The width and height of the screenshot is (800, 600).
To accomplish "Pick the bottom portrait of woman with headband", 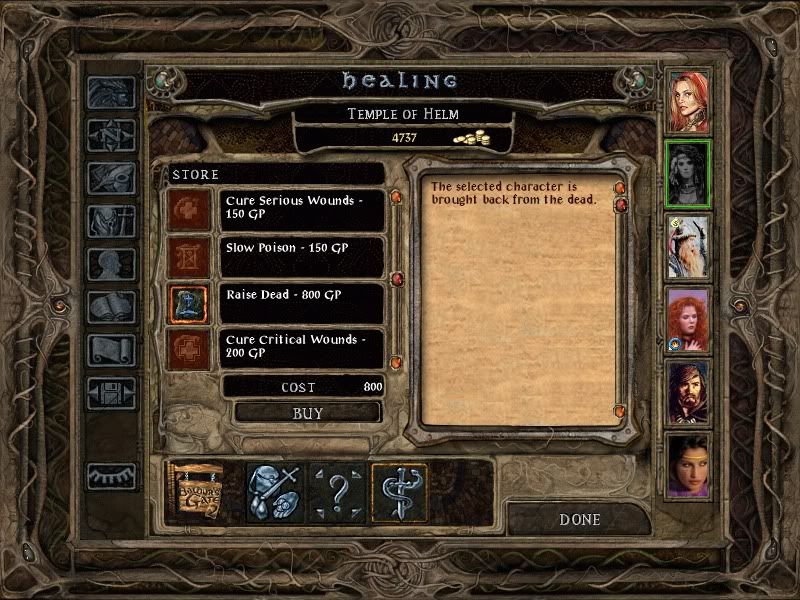I will click(x=688, y=463).
